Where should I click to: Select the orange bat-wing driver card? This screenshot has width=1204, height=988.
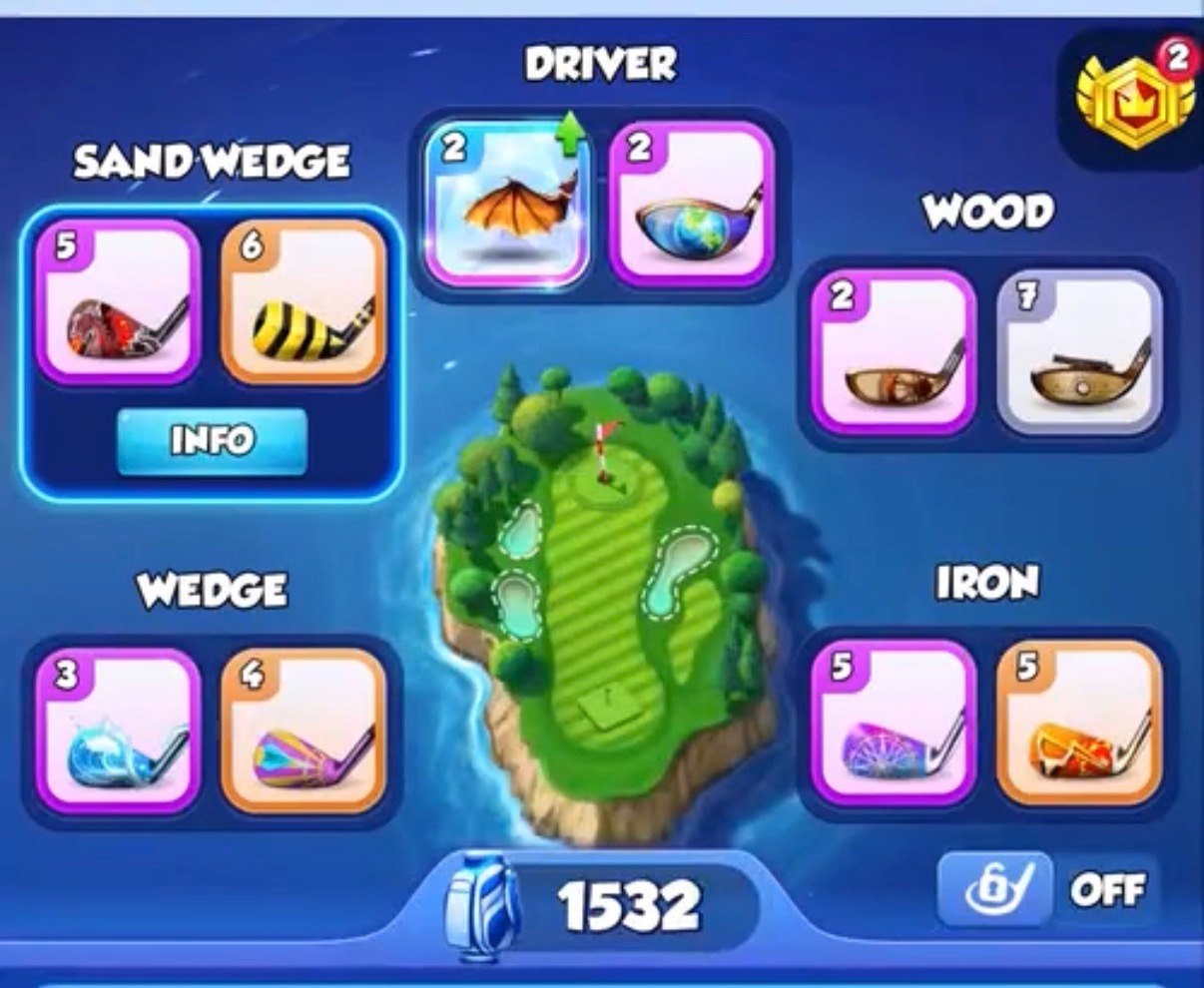[507, 205]
